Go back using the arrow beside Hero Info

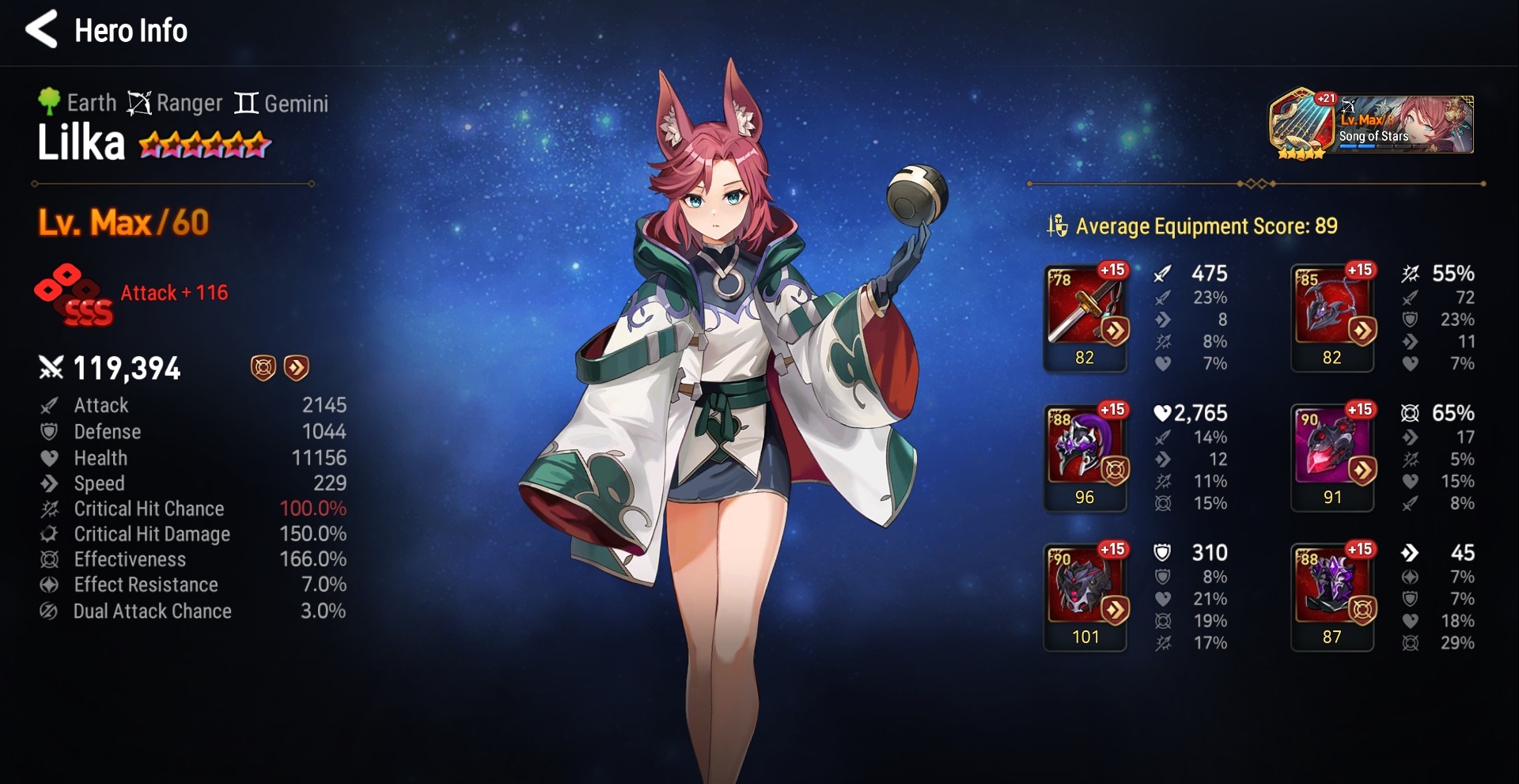click(41, 29)
